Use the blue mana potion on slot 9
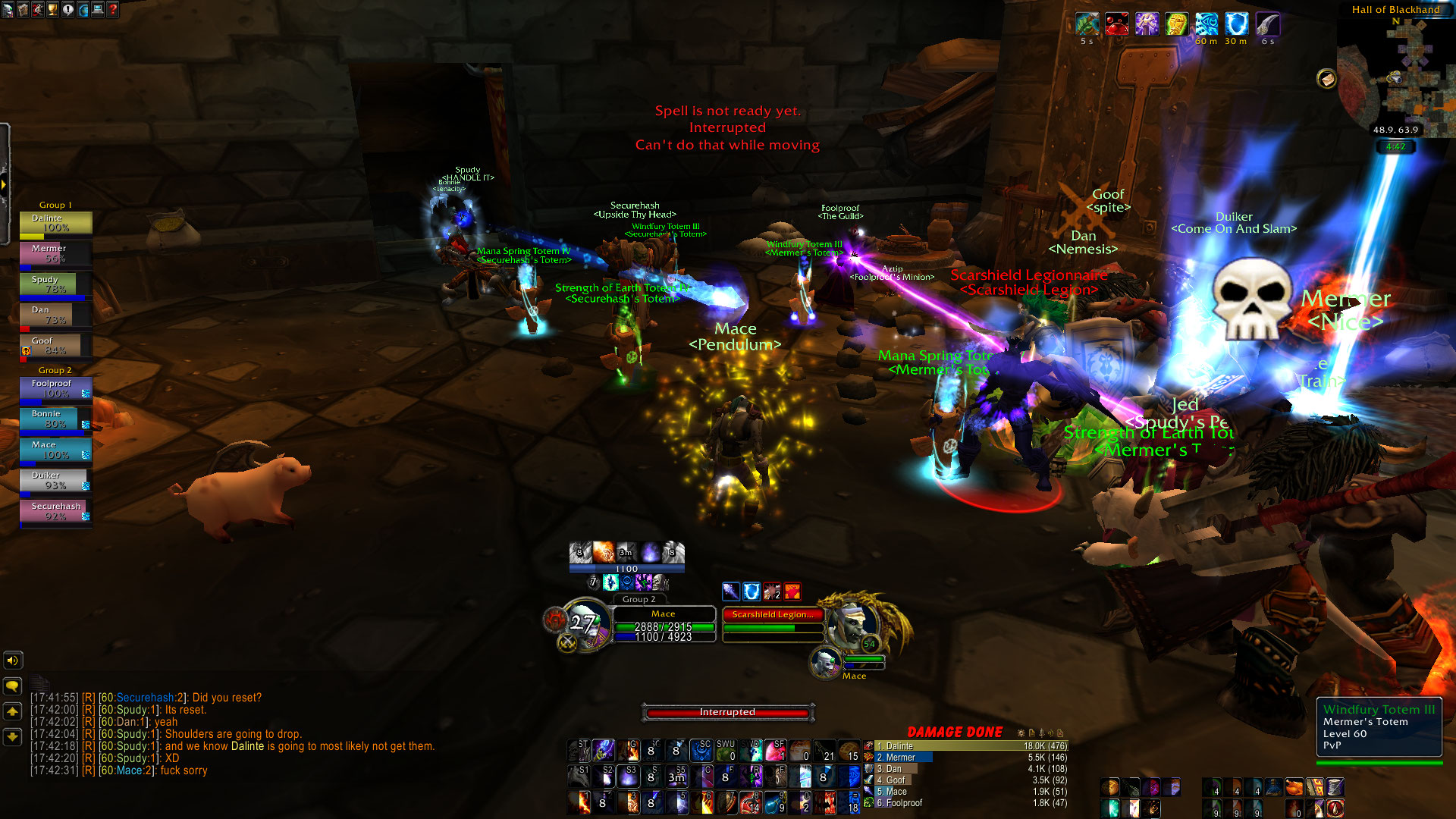This screenshot has height=819, width=1456. 775,801
